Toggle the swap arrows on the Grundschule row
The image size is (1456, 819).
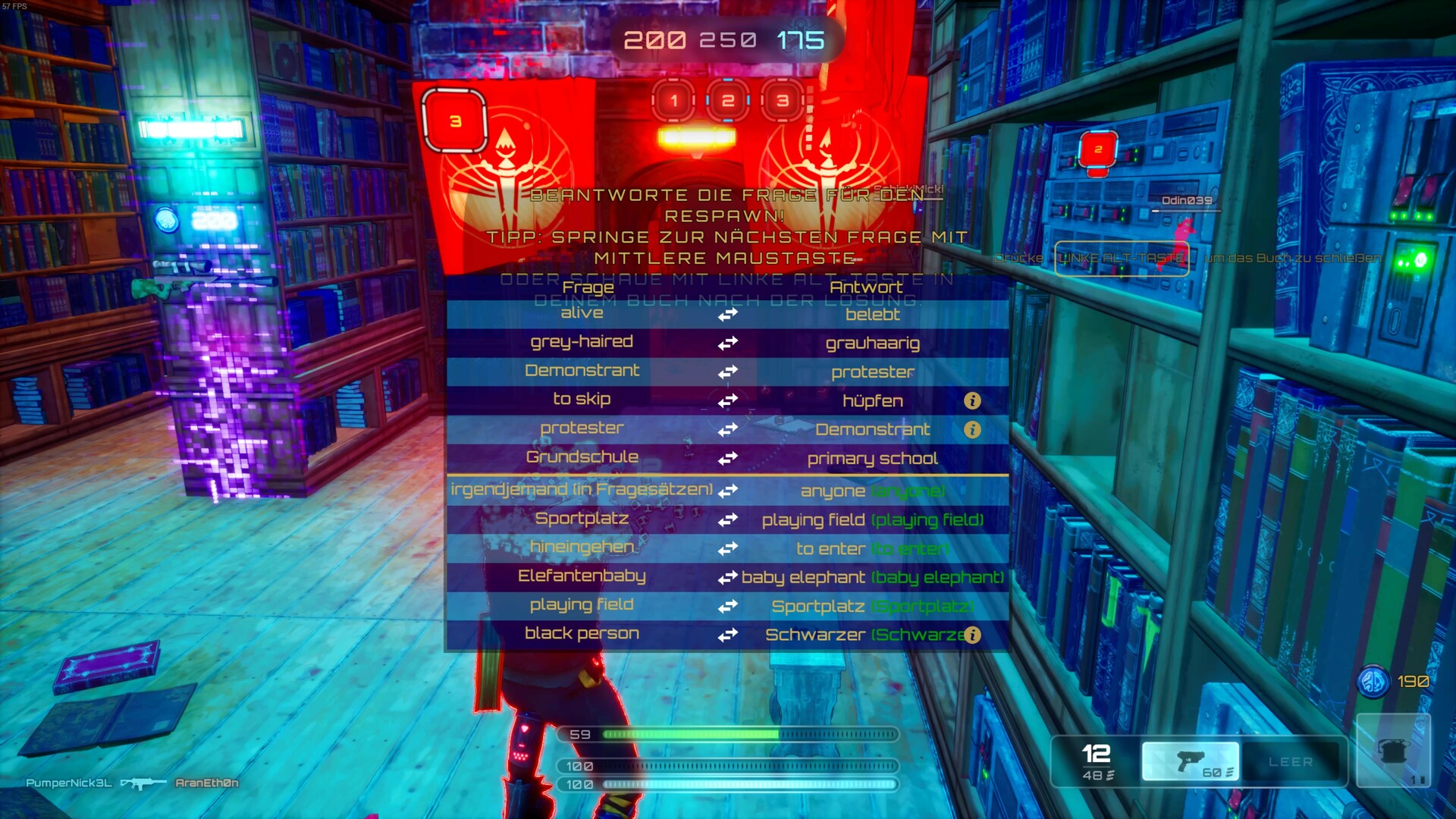click(726, 458)
